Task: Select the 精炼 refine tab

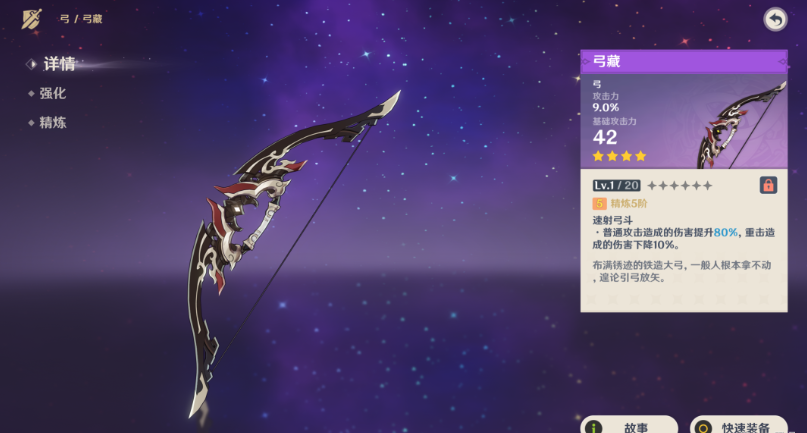Action: pyautogui.click(x=53, y=122)
